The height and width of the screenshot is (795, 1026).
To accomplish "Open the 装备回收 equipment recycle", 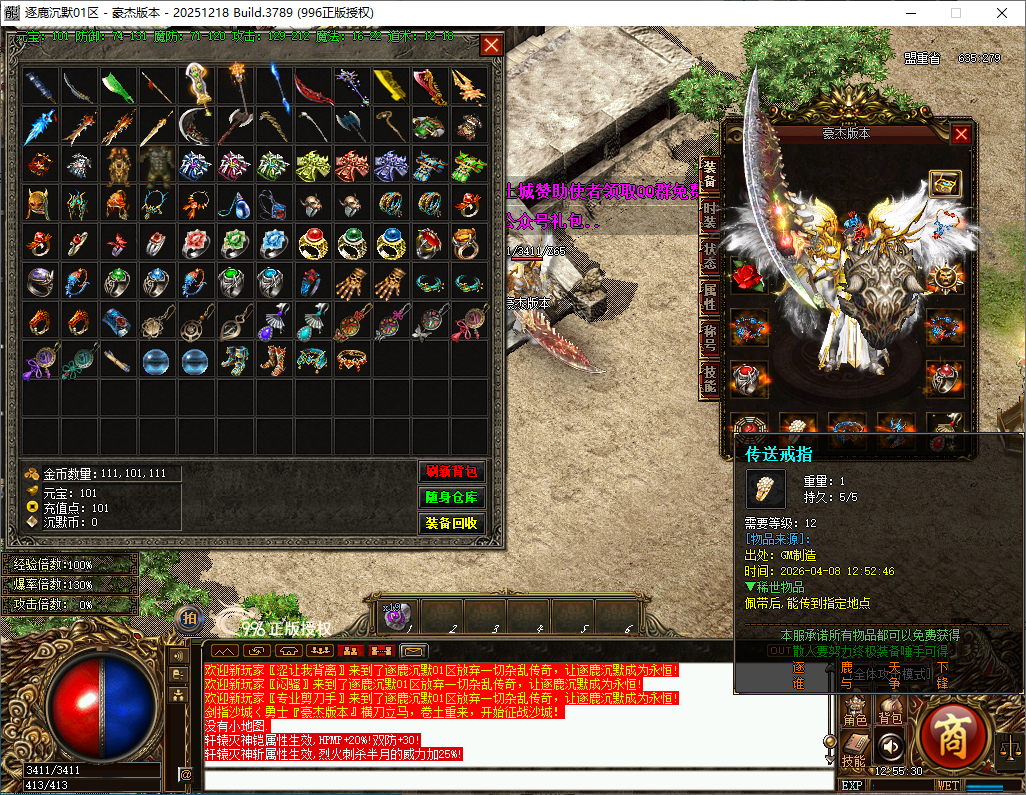I will tap(451, 523).
